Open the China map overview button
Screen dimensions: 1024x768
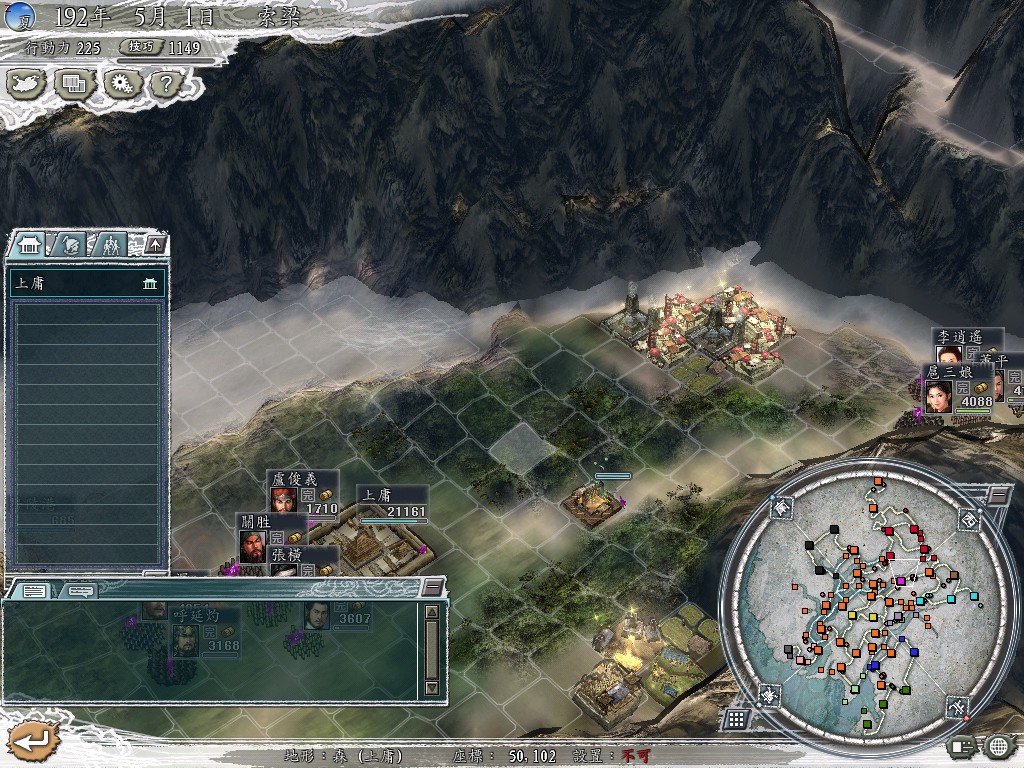pos(27,83)
